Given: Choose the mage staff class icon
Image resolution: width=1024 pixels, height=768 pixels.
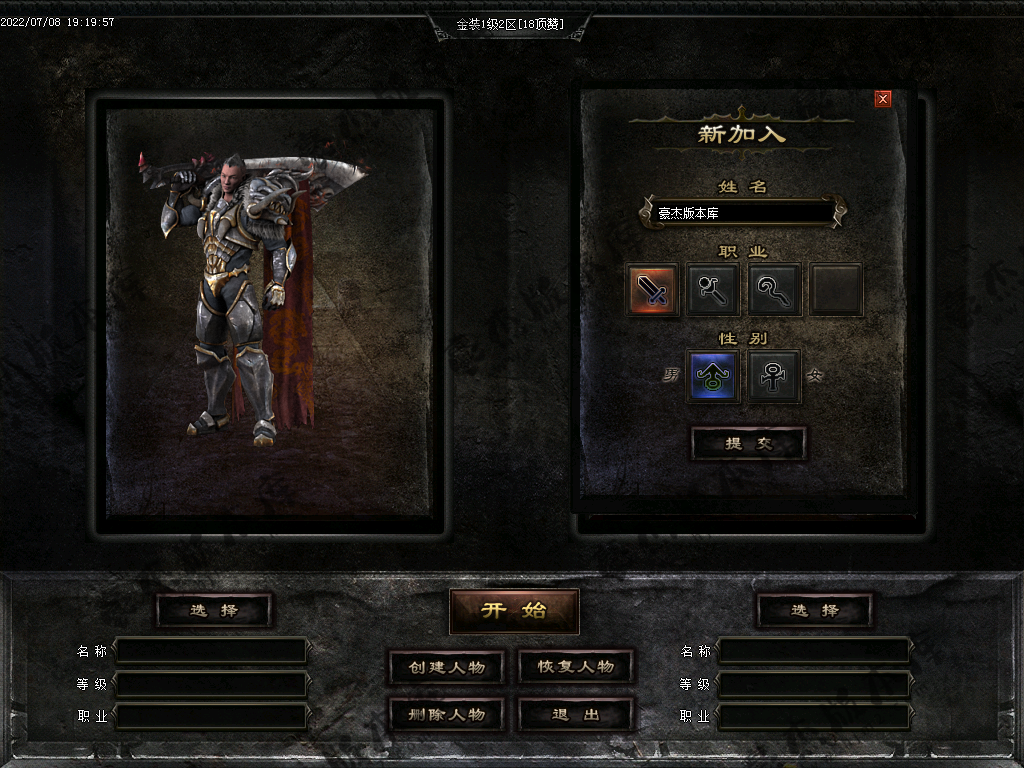Looking at the screenshot, I should coord(714,290).
